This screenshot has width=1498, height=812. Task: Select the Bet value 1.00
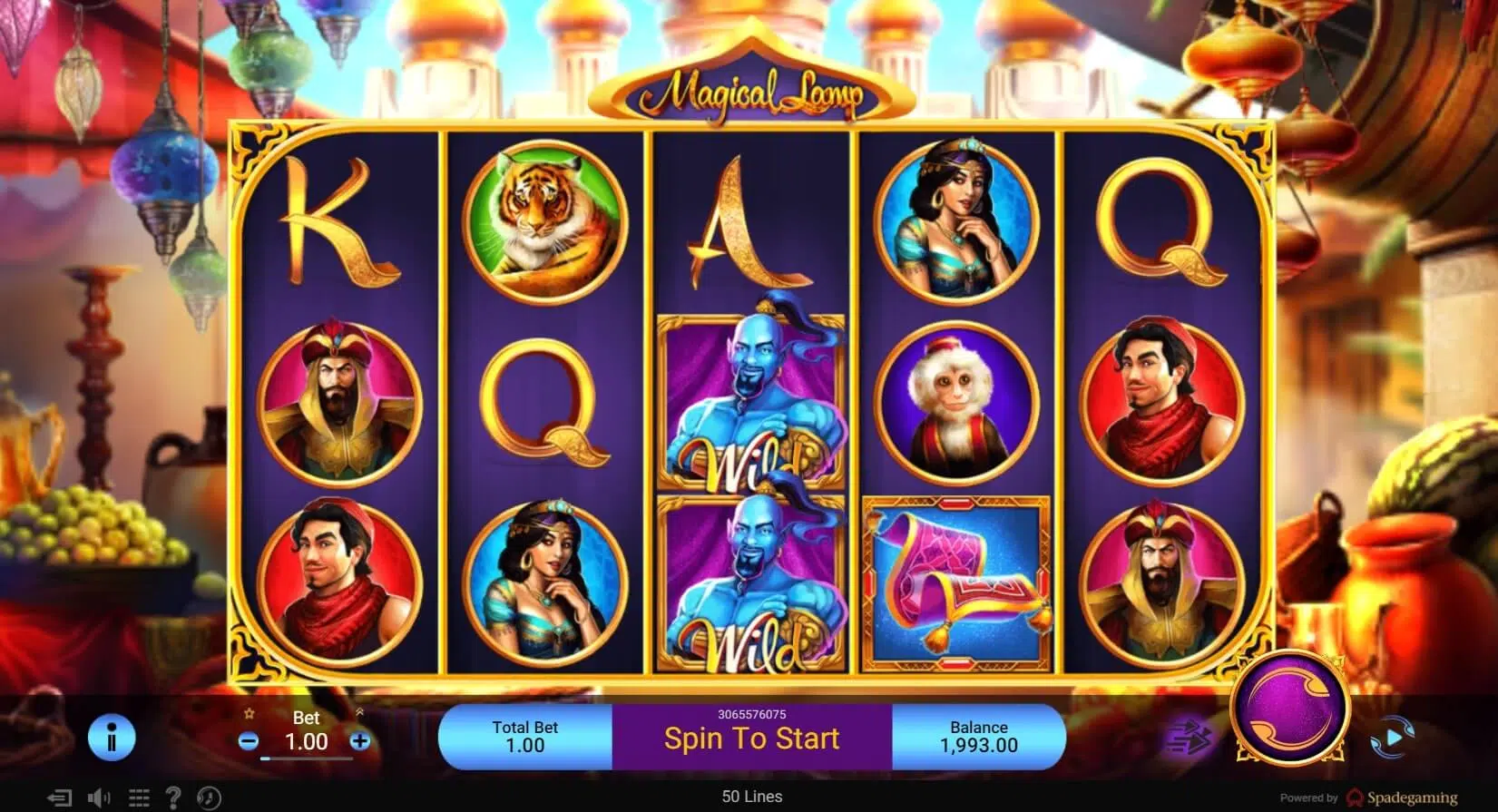coord(306,742)
